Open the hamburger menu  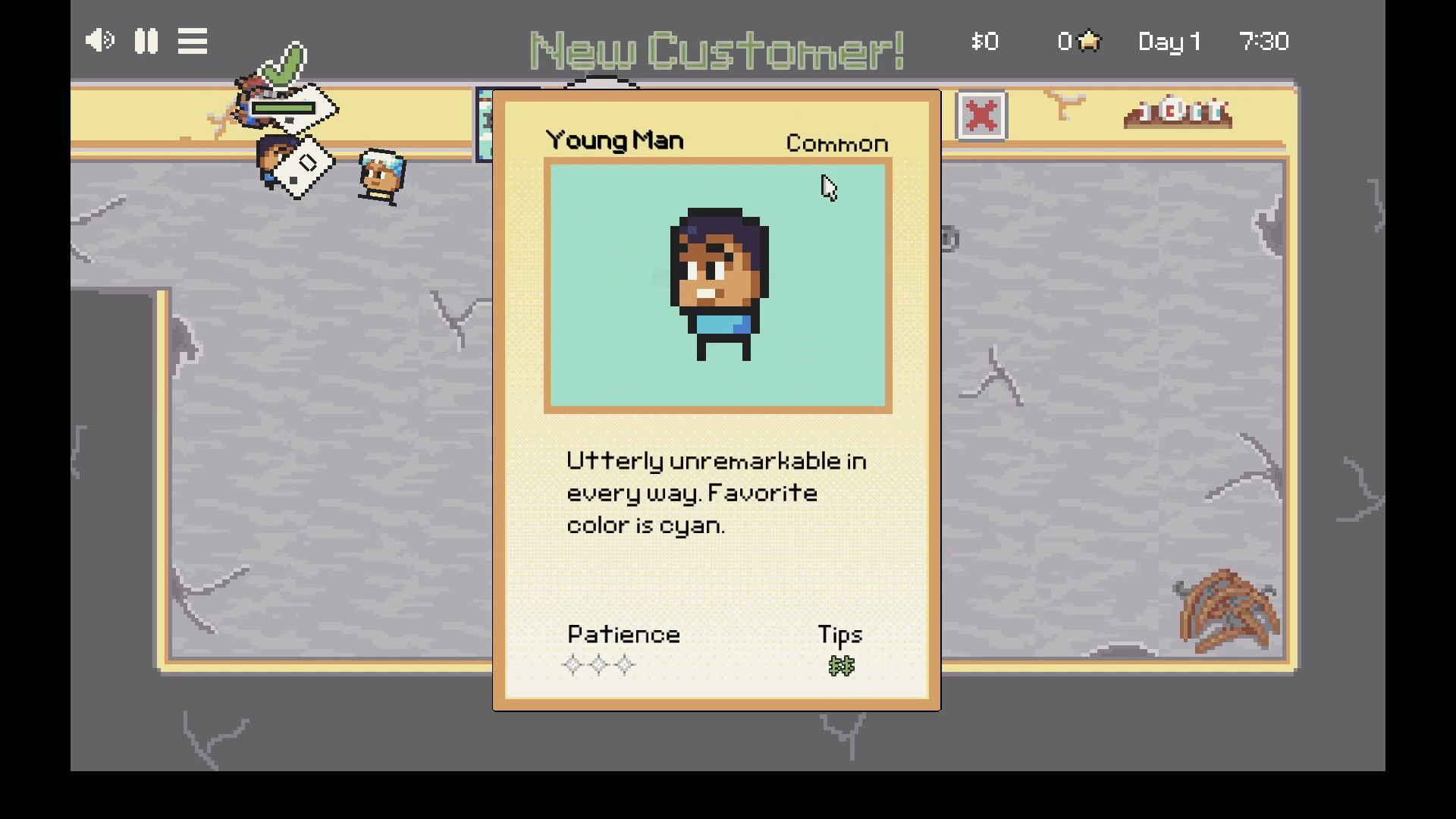(192, 41)
